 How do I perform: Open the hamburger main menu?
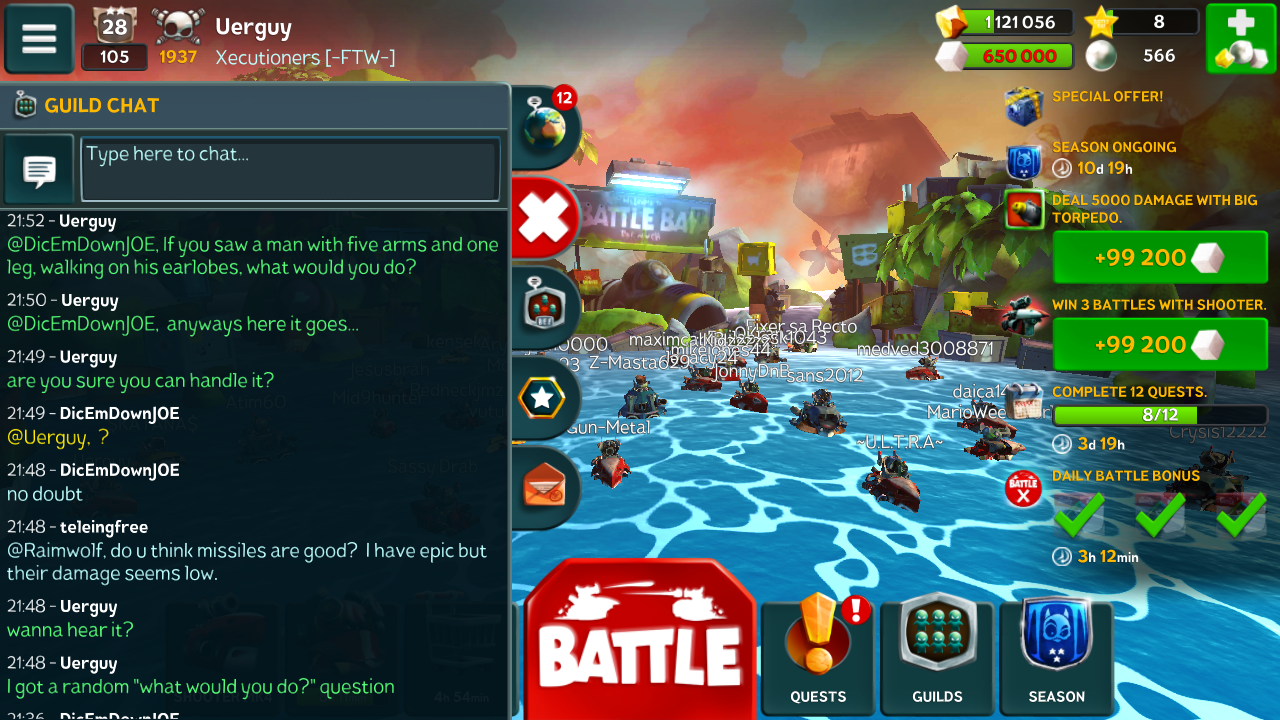point(39,39)
